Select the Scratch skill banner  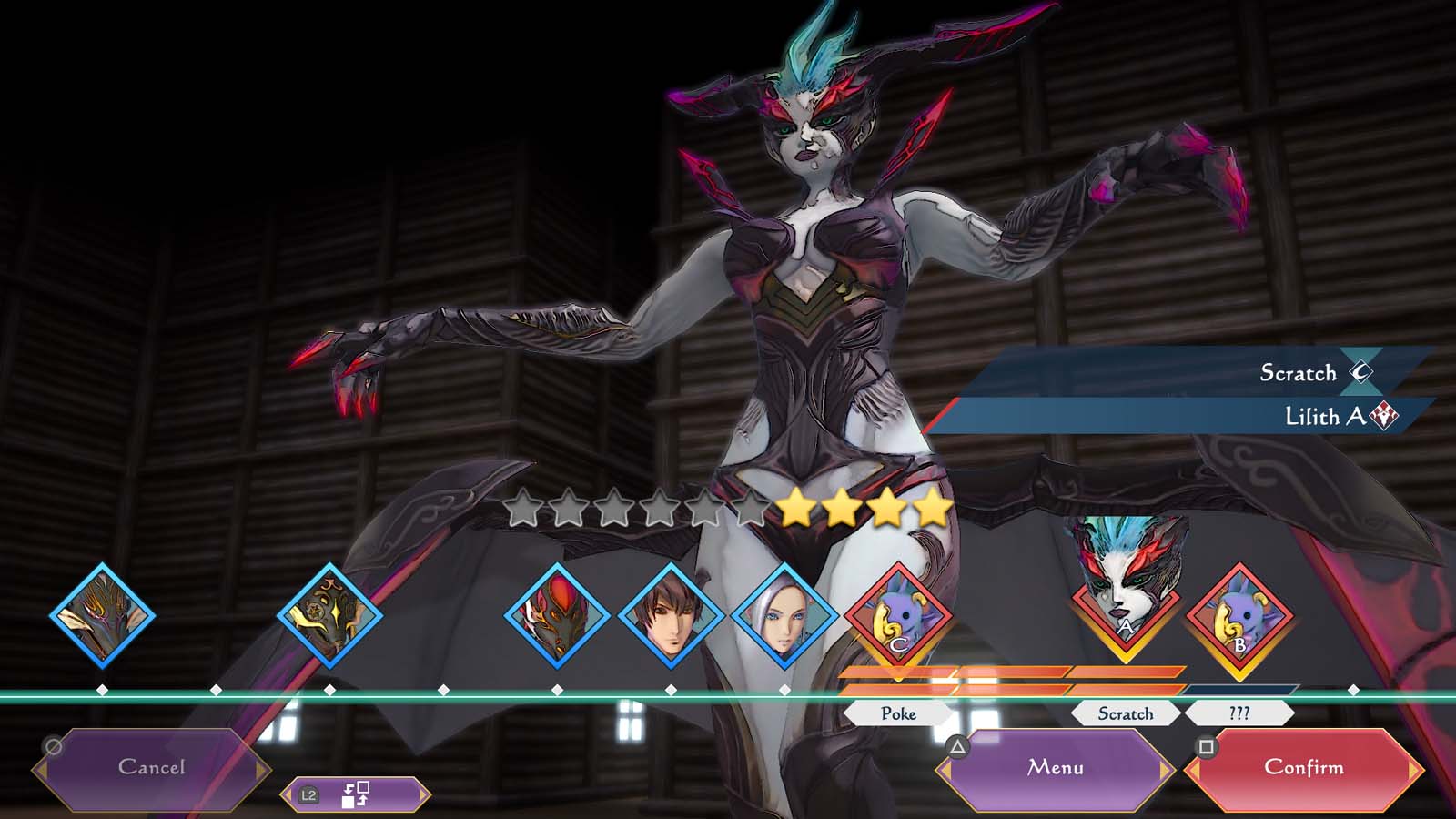tap(1183, 372)
